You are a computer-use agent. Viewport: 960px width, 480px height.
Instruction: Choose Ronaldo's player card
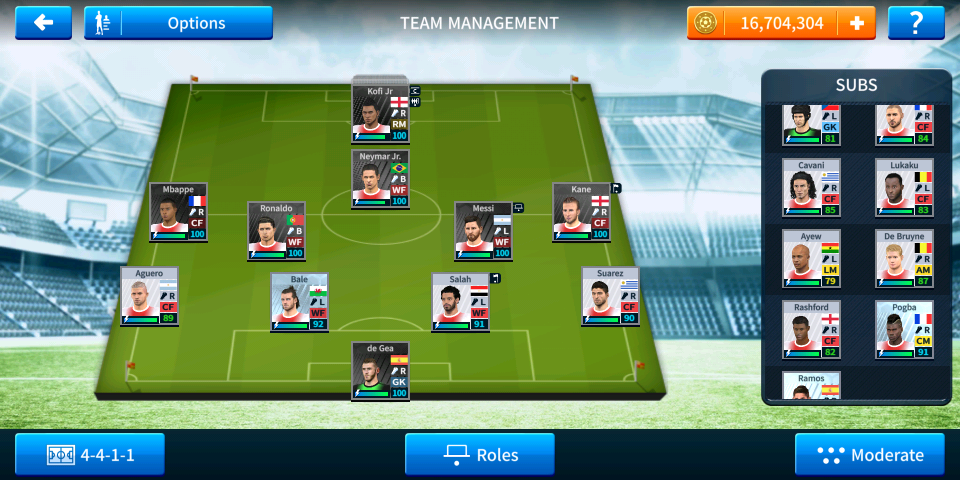276,231
